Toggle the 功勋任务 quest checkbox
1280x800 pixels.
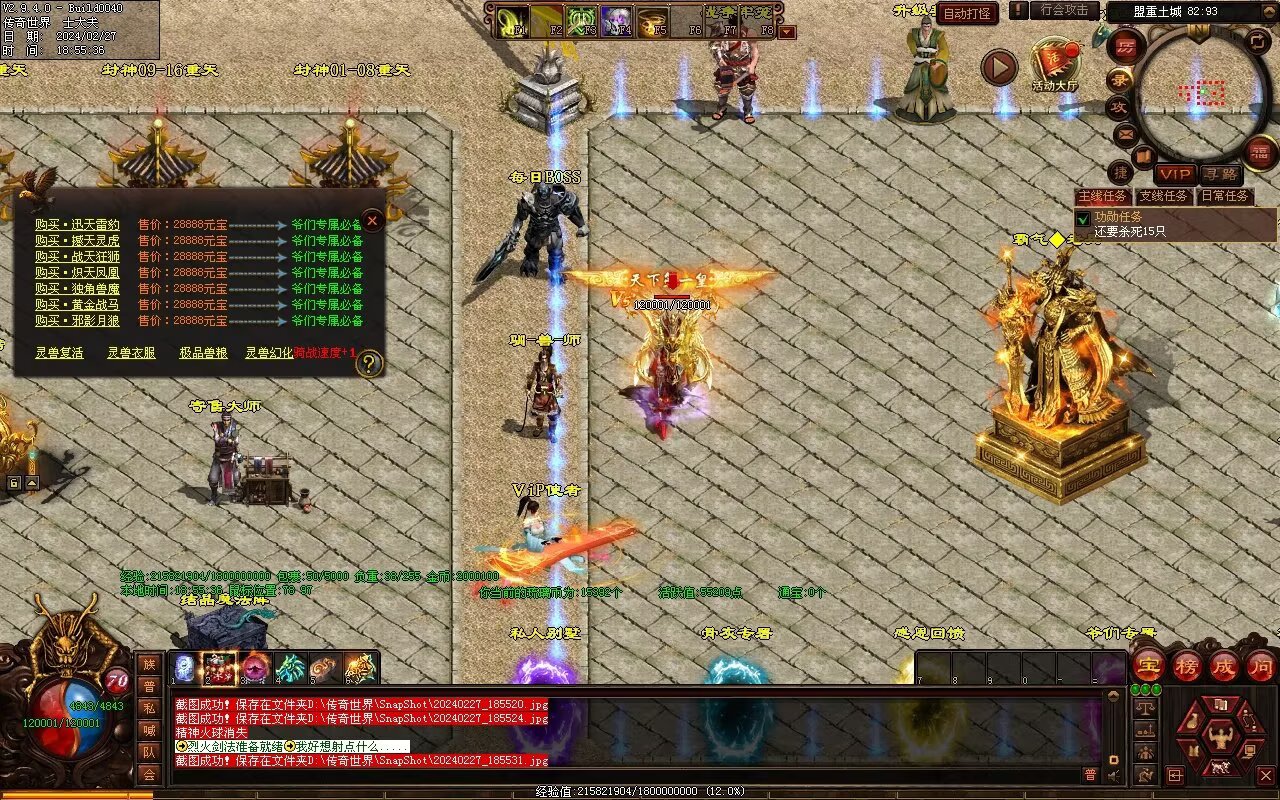point(1083,218)
